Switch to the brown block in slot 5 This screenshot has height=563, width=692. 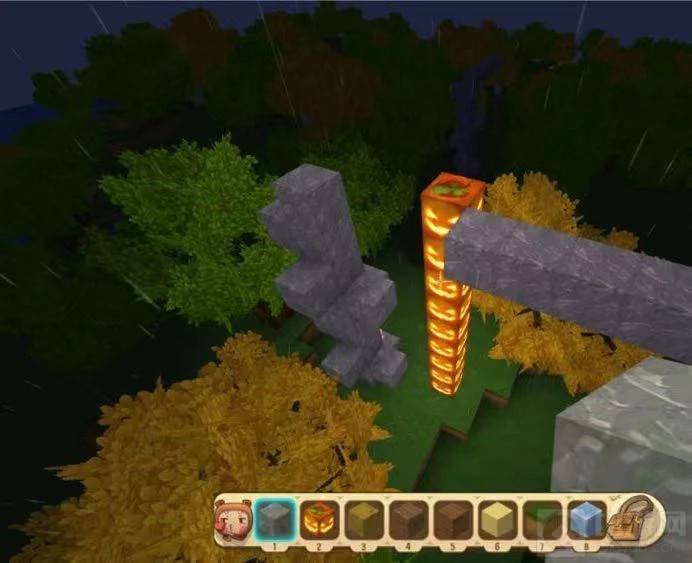click(x=452, y=520)
